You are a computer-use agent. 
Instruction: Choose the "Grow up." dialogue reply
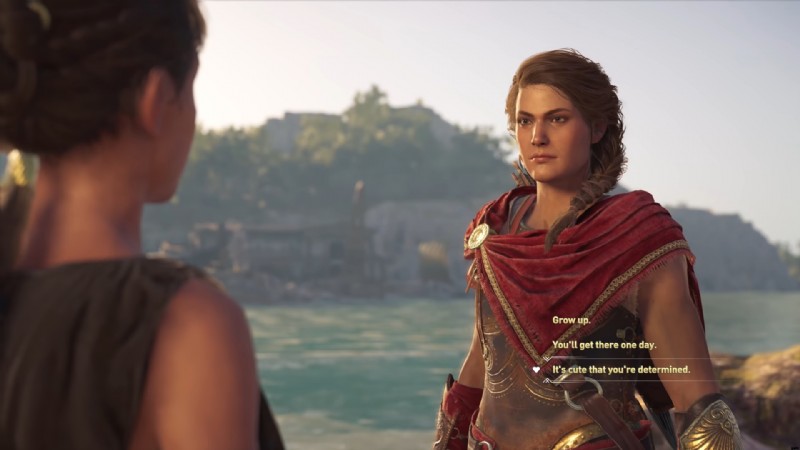[573, 320]
